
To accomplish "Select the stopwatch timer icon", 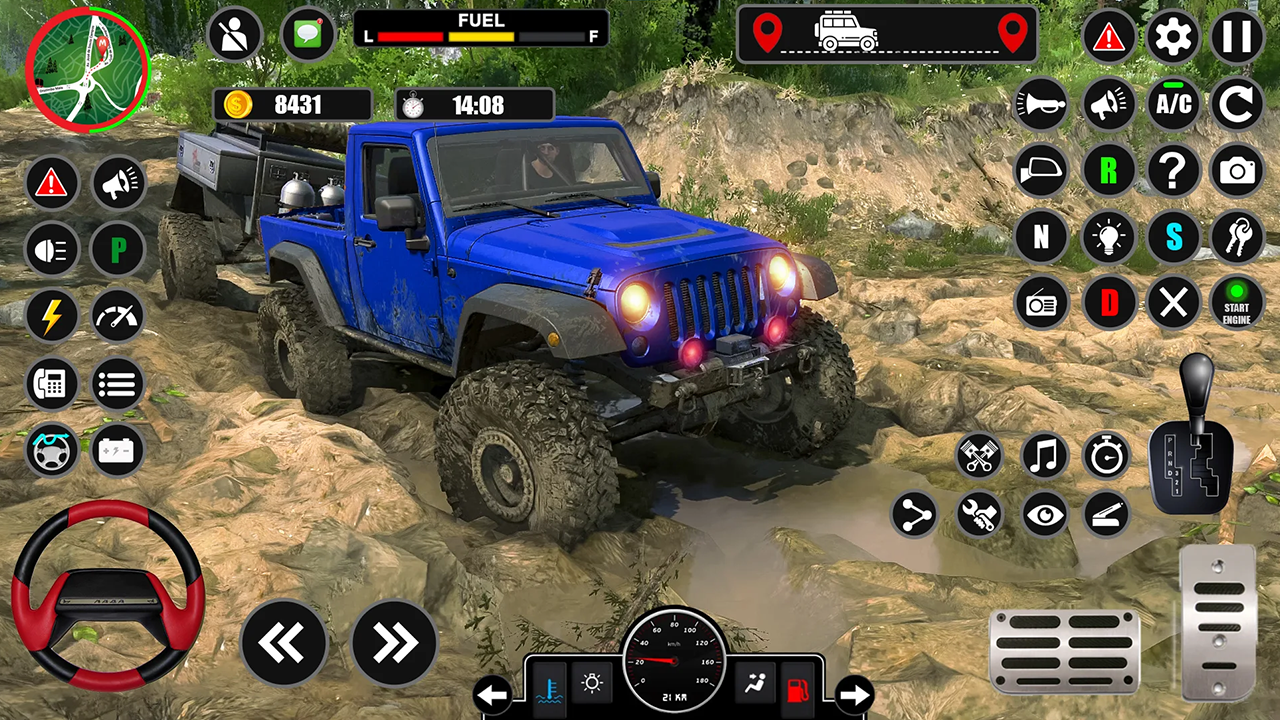I will click(x=1108, y=456).
